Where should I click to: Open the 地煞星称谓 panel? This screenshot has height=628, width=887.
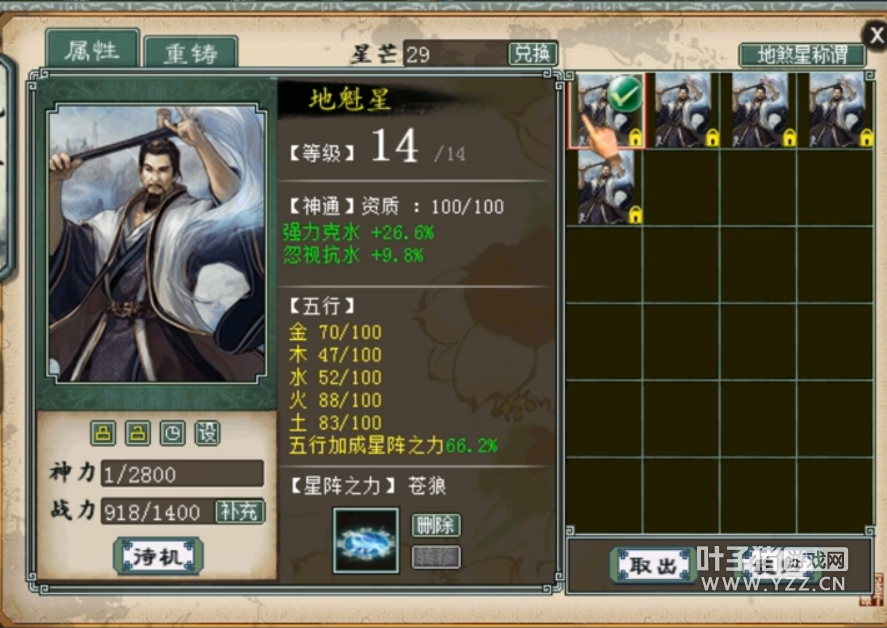pos(801,54)
